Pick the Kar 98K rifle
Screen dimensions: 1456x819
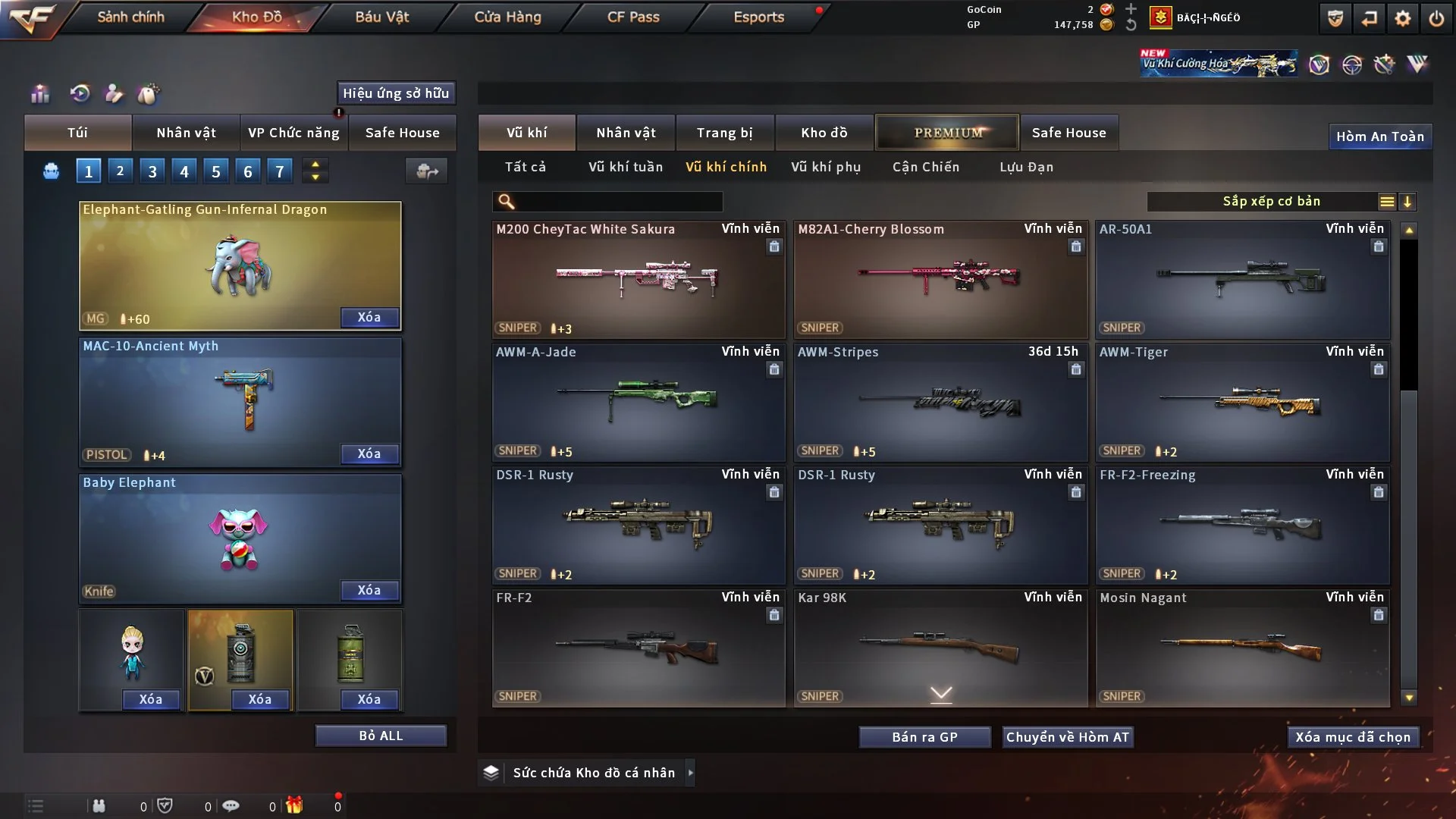click(x=940, y=648)
